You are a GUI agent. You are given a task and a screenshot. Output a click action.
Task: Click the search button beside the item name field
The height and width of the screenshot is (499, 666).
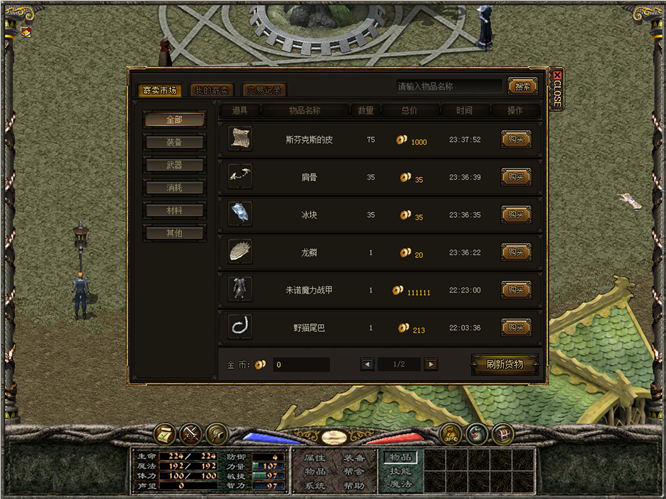(x=521, y=86)
